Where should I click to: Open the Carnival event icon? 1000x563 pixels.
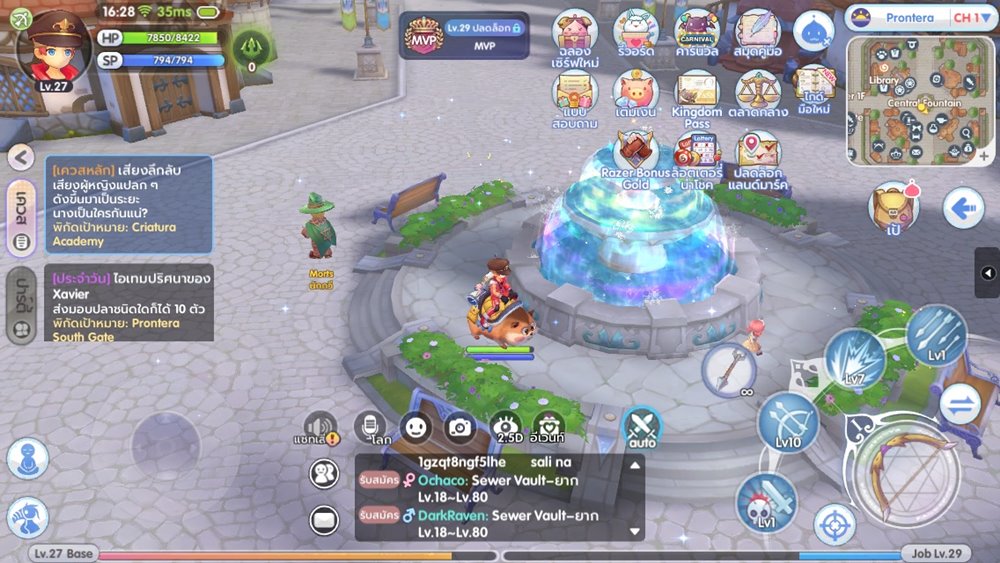click(x=696, y=32)
